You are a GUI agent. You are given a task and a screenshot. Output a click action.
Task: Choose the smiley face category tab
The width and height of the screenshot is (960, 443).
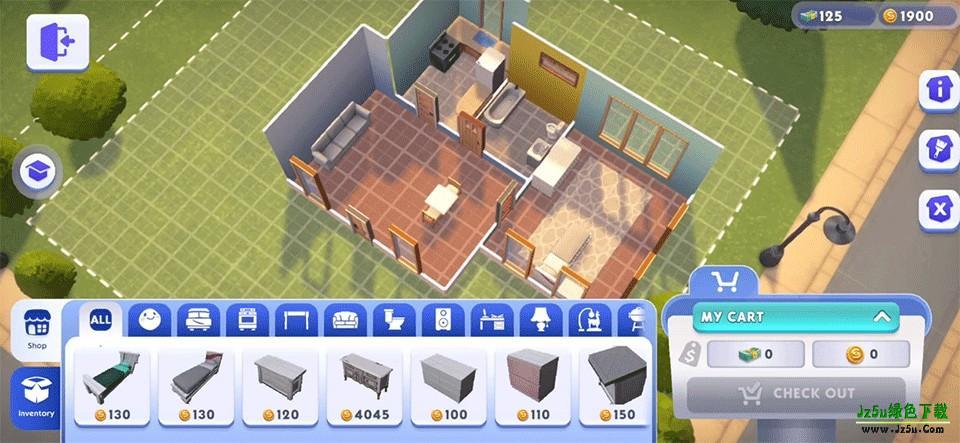(149, 320)
